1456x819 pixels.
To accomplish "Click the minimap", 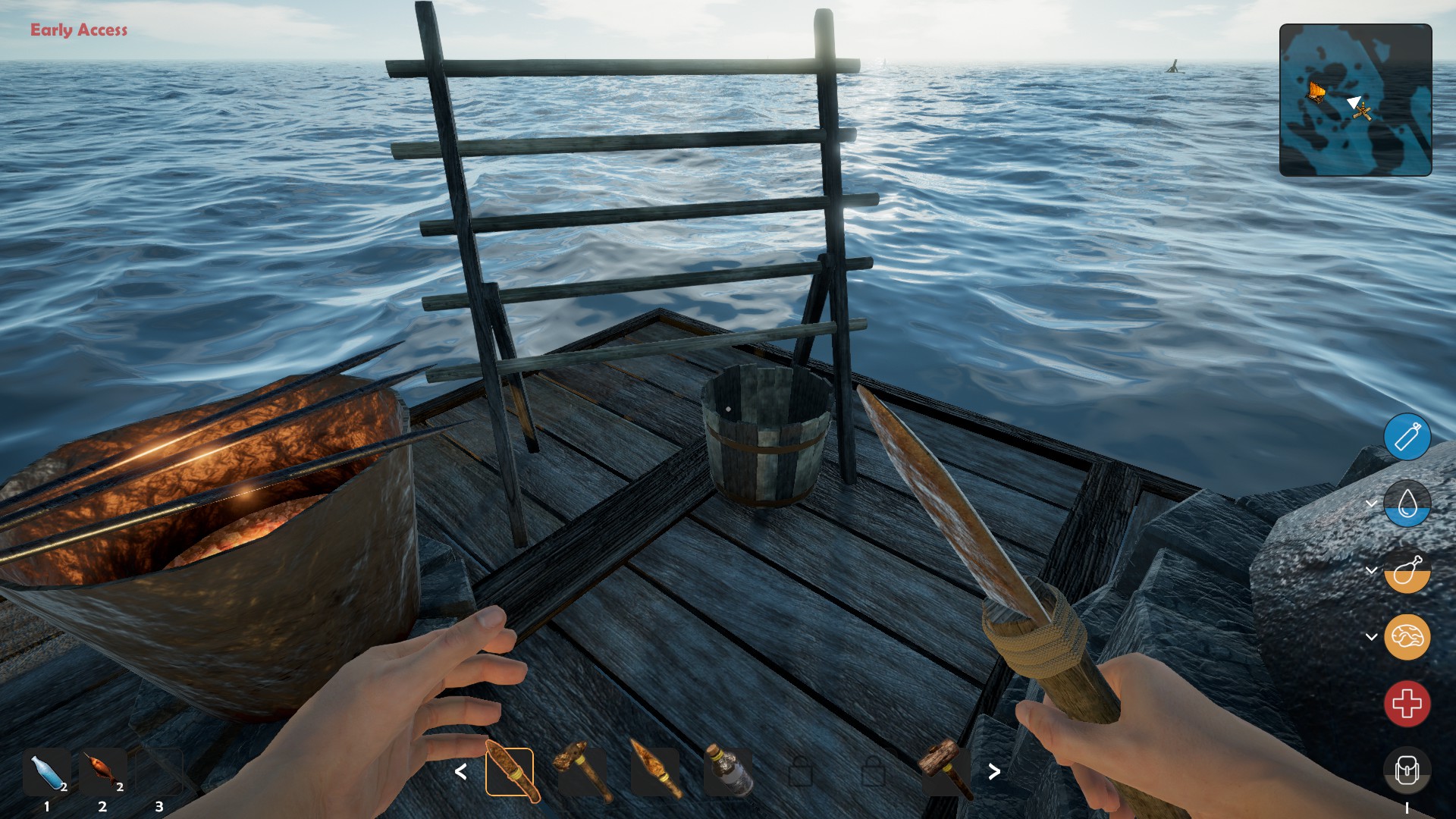I will [1355, 100].
